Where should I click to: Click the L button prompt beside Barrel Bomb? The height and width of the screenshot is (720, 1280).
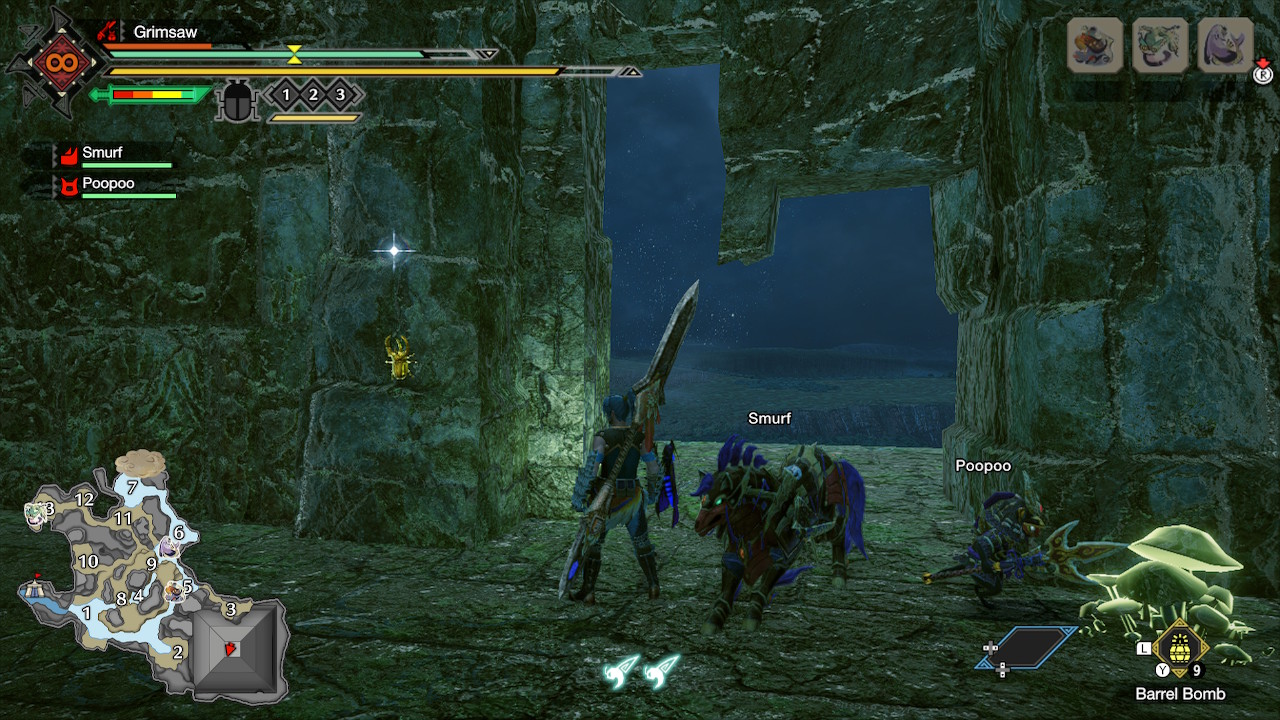point(1144,648)
